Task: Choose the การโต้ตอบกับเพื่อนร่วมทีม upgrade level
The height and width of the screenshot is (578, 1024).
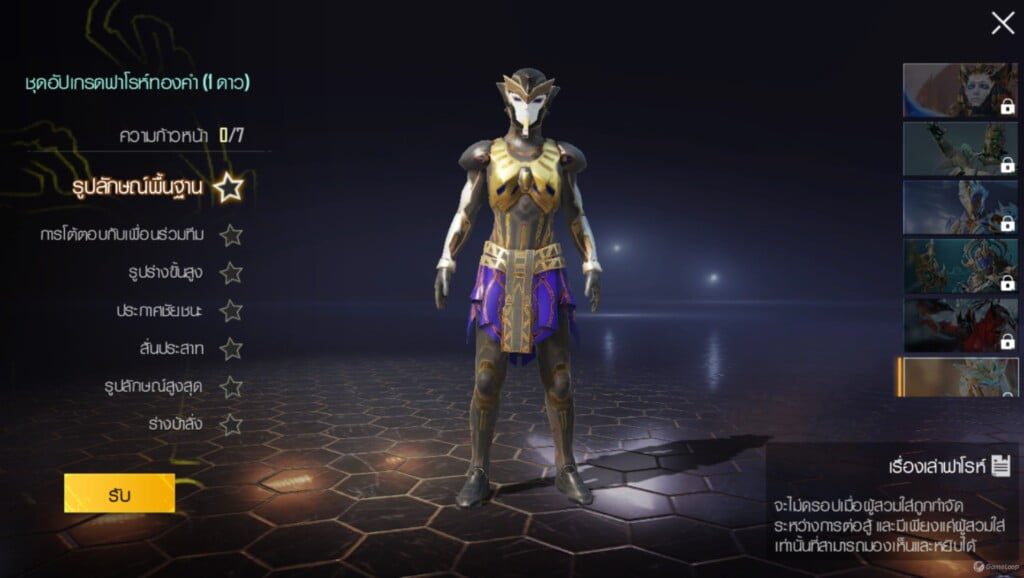Action: pos(137,235)
